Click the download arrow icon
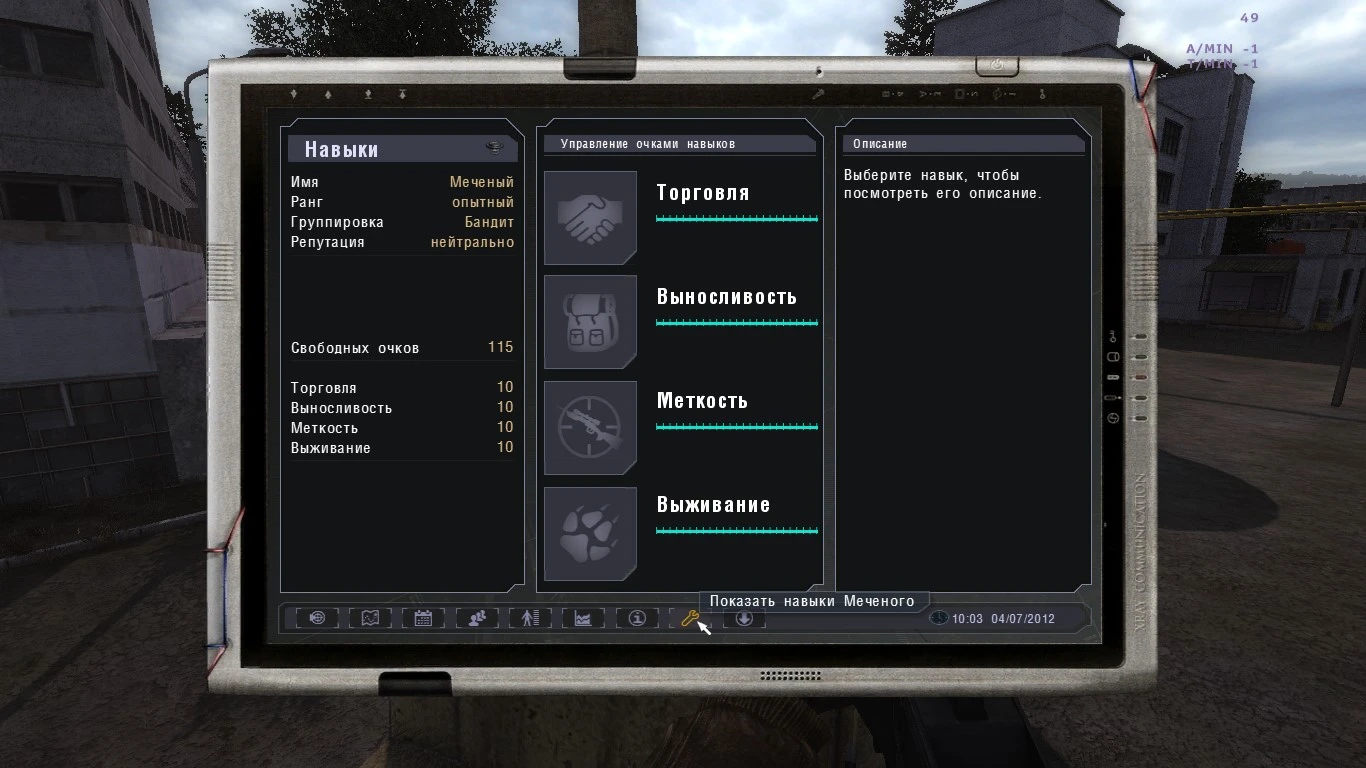Image resolution: width=1366 pixels, height=768 pixels. (x=744, y=619)
